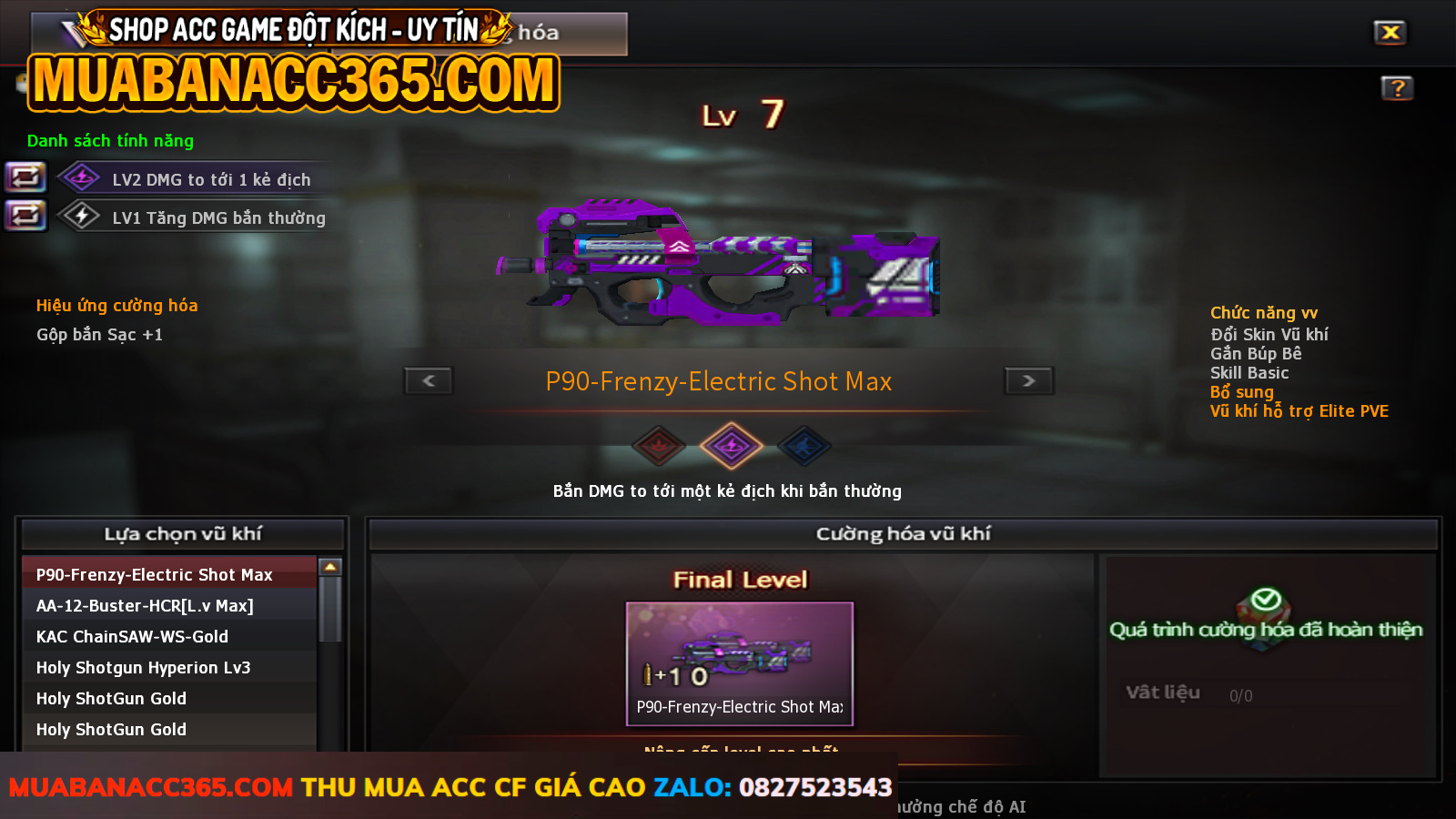Show the previous weapon with left arrow

coord(429,380)
